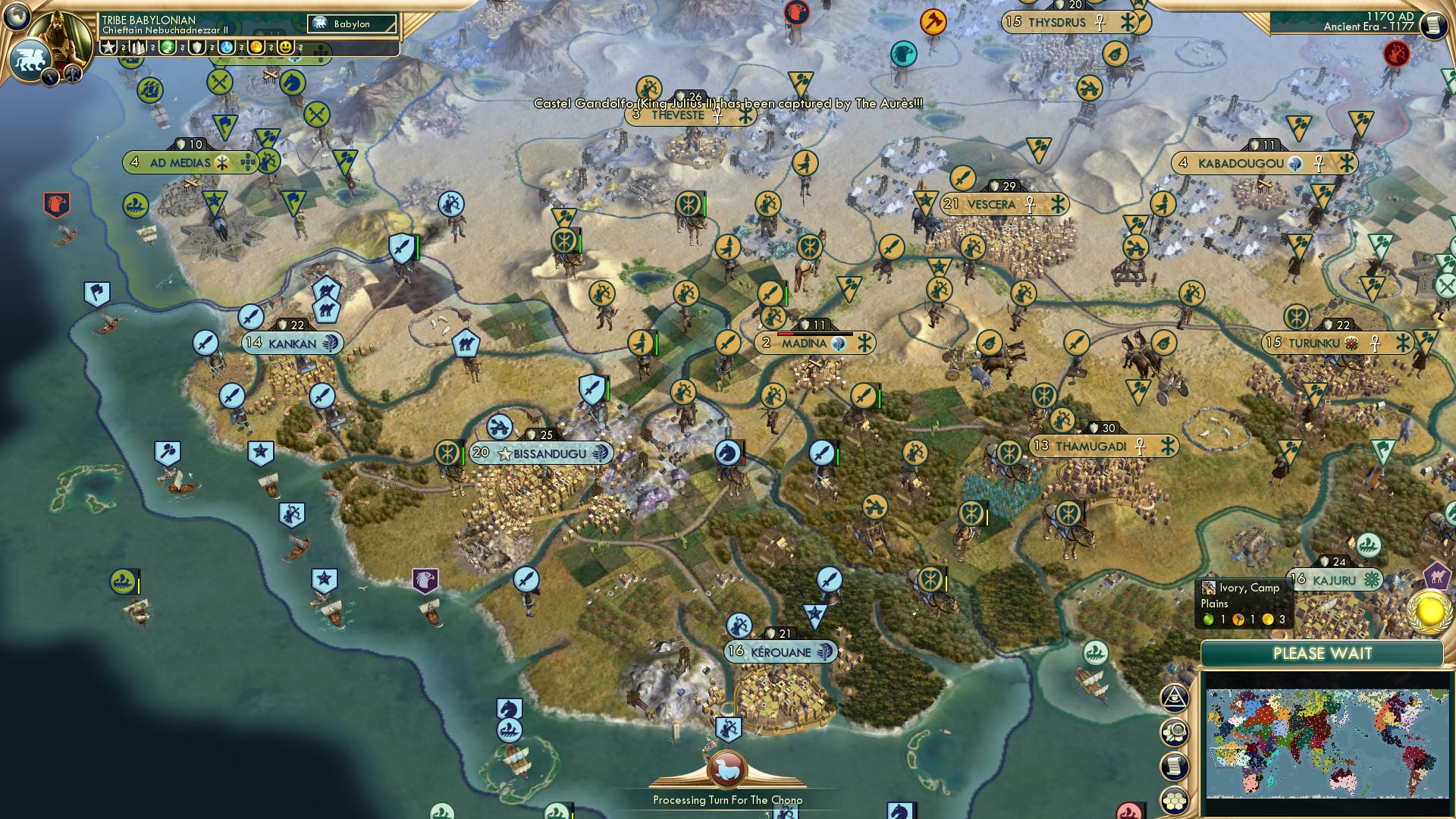Click the viewport rectangle on the minimap

tap(1225, 758)
